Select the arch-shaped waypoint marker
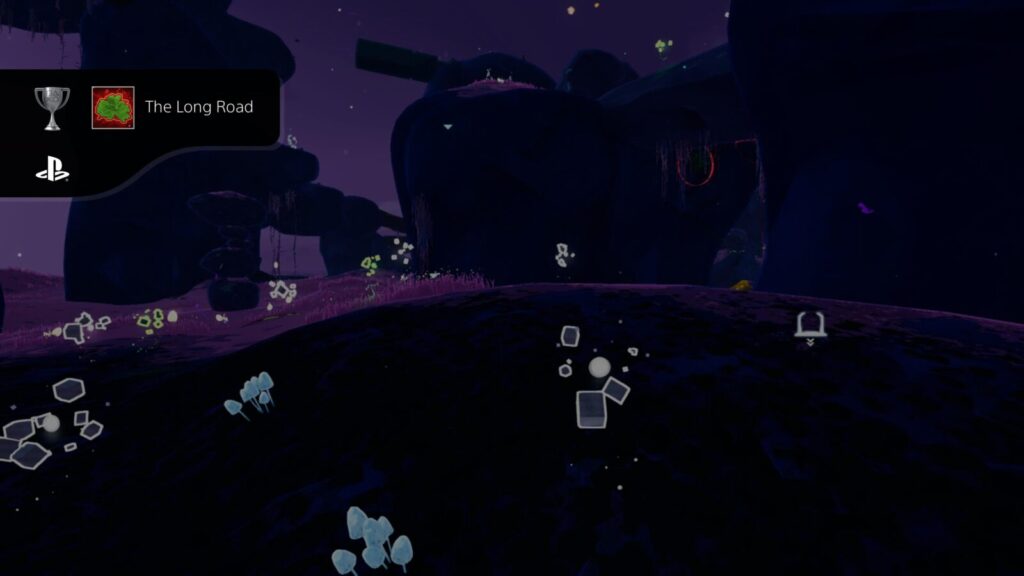The height and width of the screenshot is (576, 1024). click(x=808, y=325)
